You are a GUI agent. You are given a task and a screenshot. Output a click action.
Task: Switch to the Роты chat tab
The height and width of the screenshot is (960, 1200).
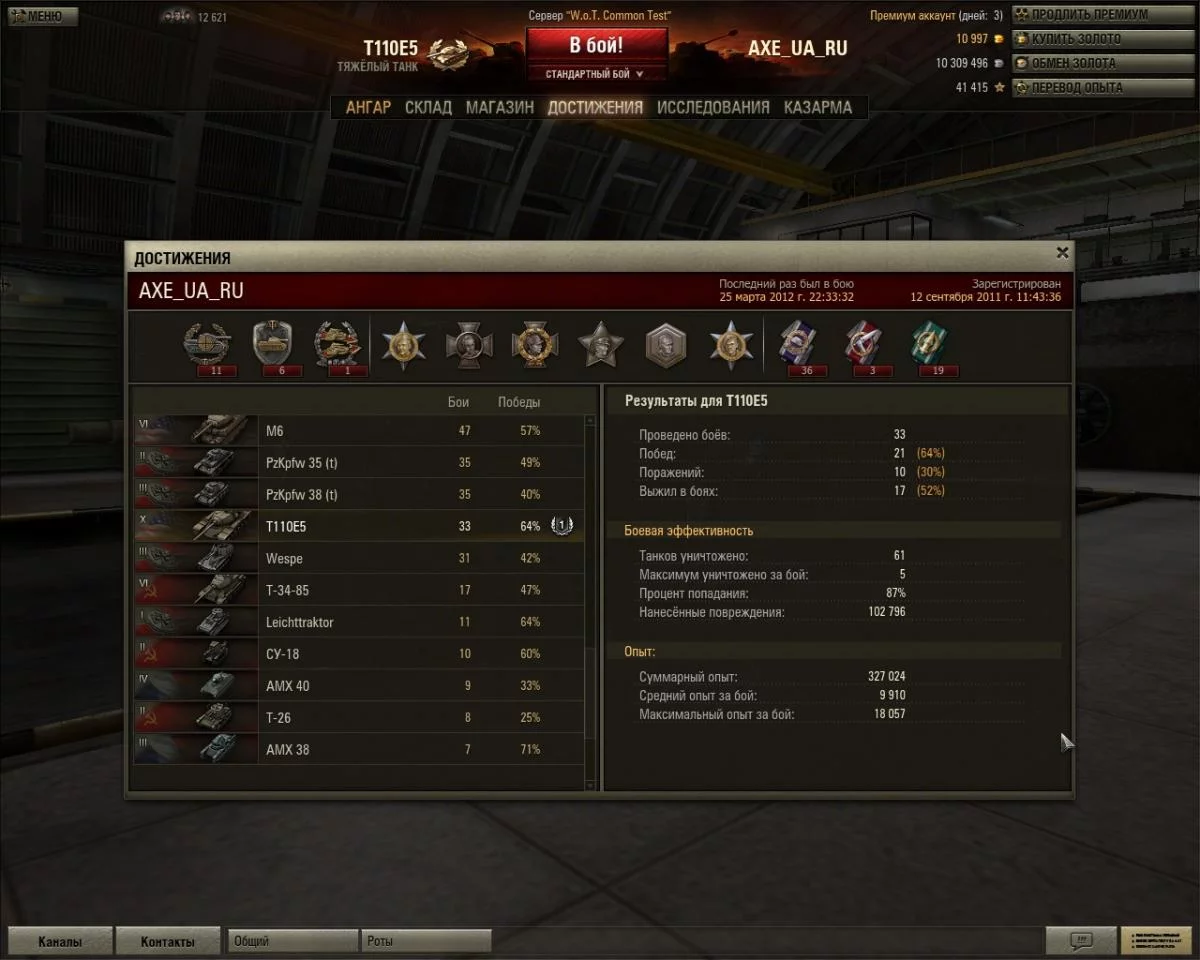pyautogui.click(x=425, y=941)
